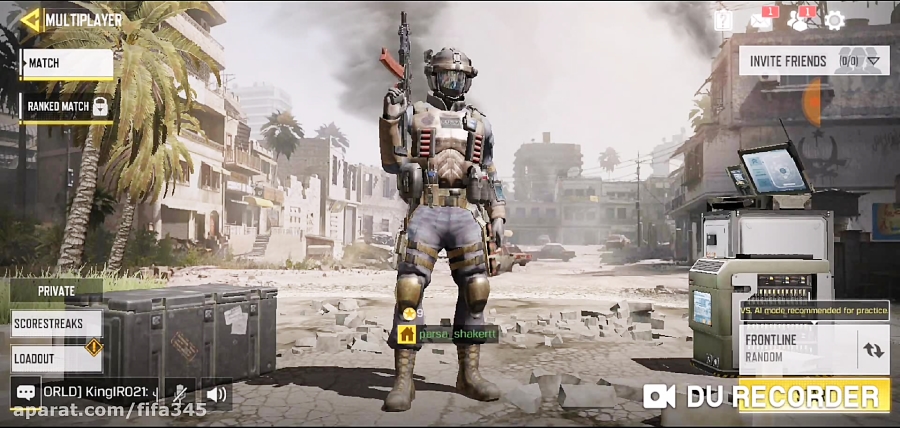Open the chat speech bubble
This screenshot has height=428, width=900.
pyautogui.click(x=26, y=393)
